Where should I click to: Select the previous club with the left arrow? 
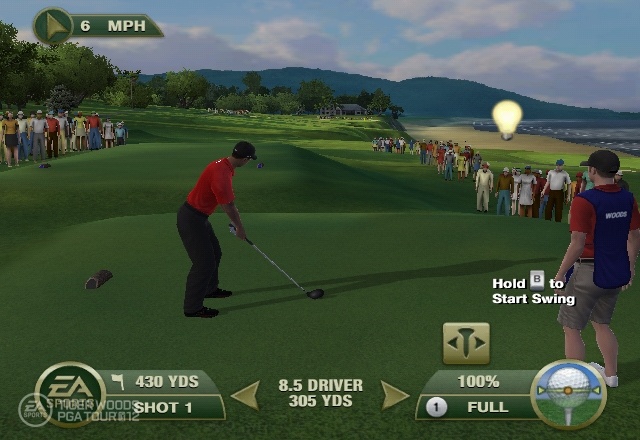pyautogui.click(x=246, y=395)
